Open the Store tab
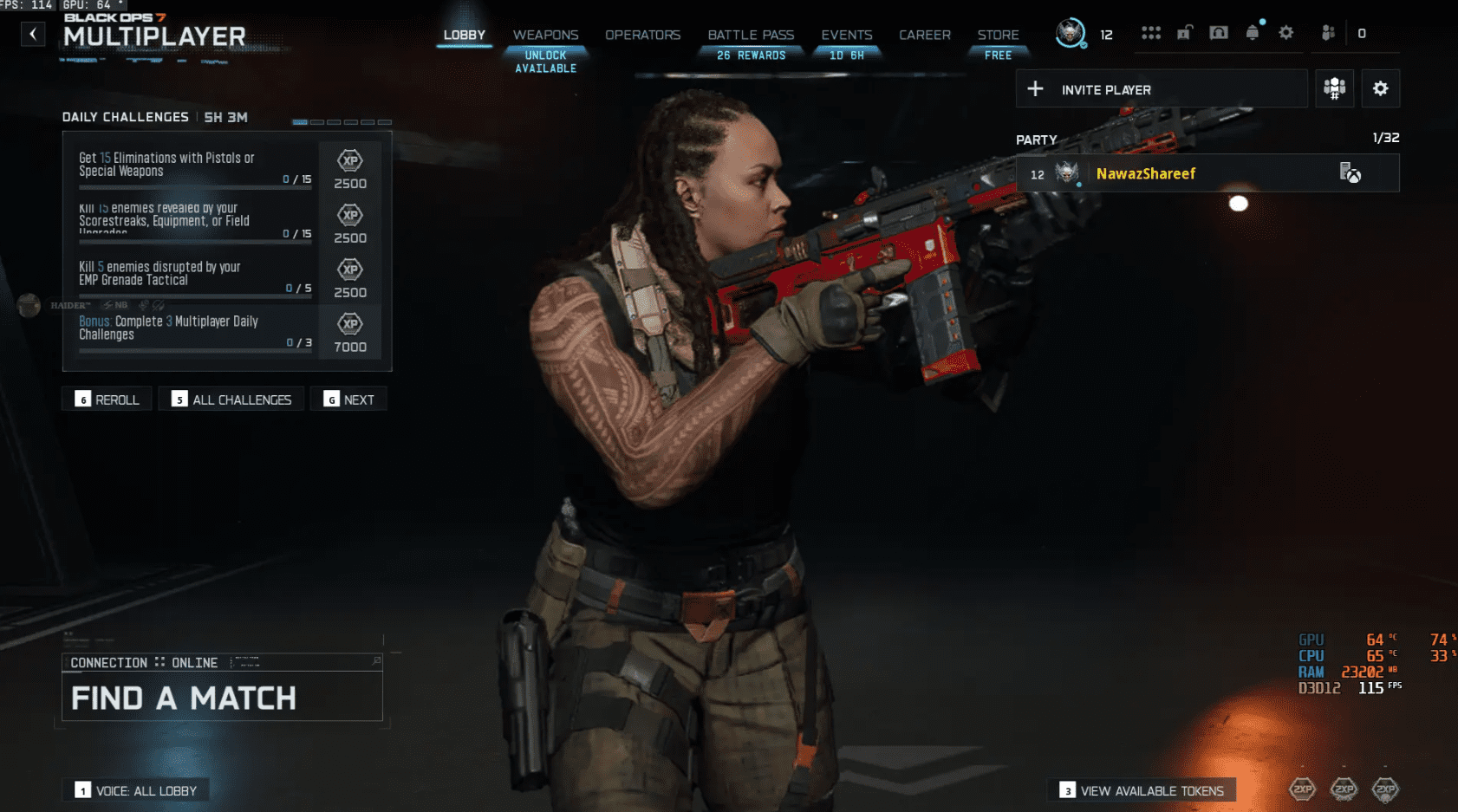Screen dimensions: 1458x812 [x=998, y=36]
